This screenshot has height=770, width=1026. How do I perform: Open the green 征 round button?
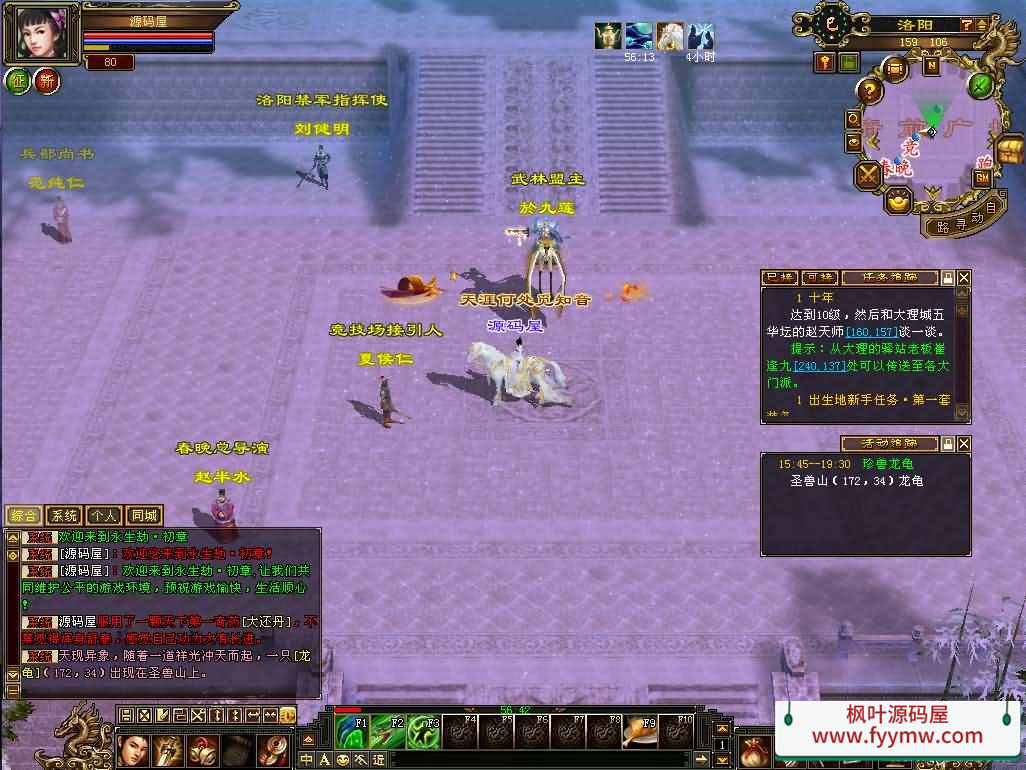coord(17,80)
